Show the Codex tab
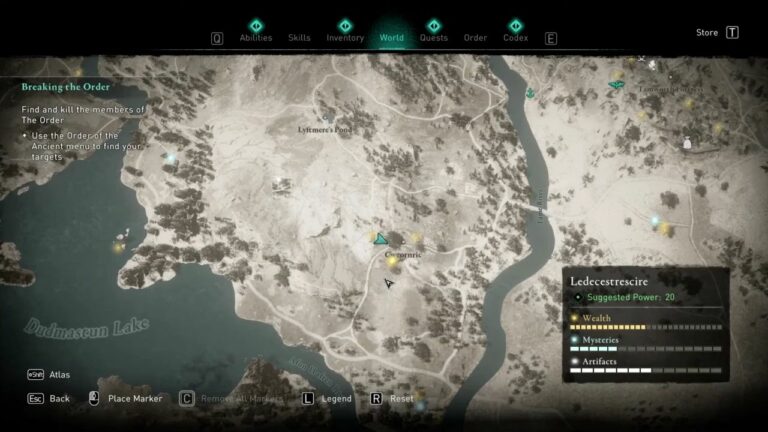The height and width of the screenshot is (432, 768). click(x=516, y=37)
